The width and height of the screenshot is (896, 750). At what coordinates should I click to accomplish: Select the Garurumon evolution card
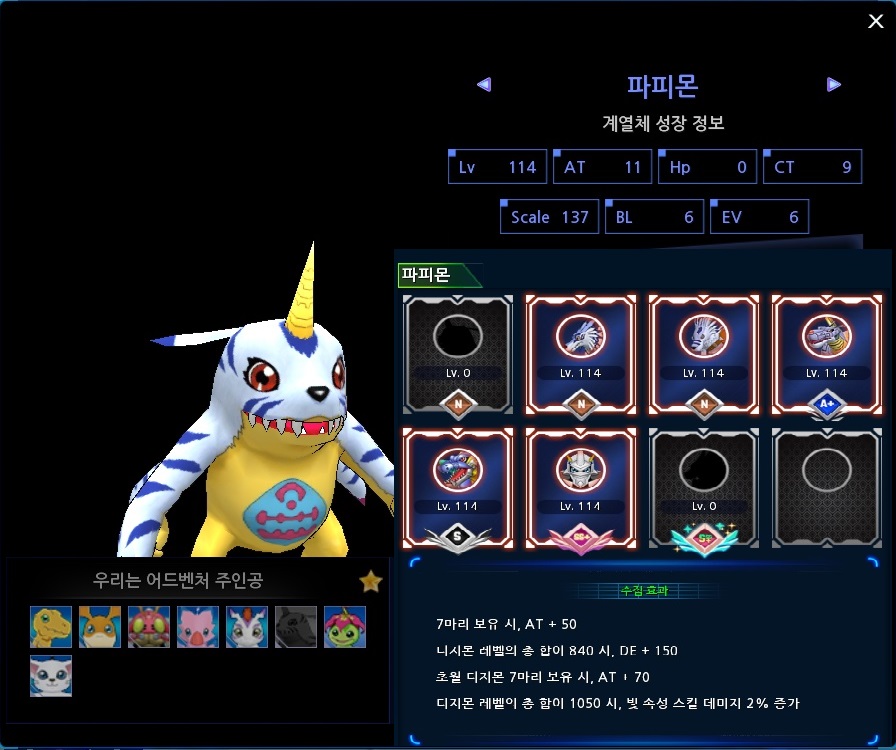tap(582, 352)
